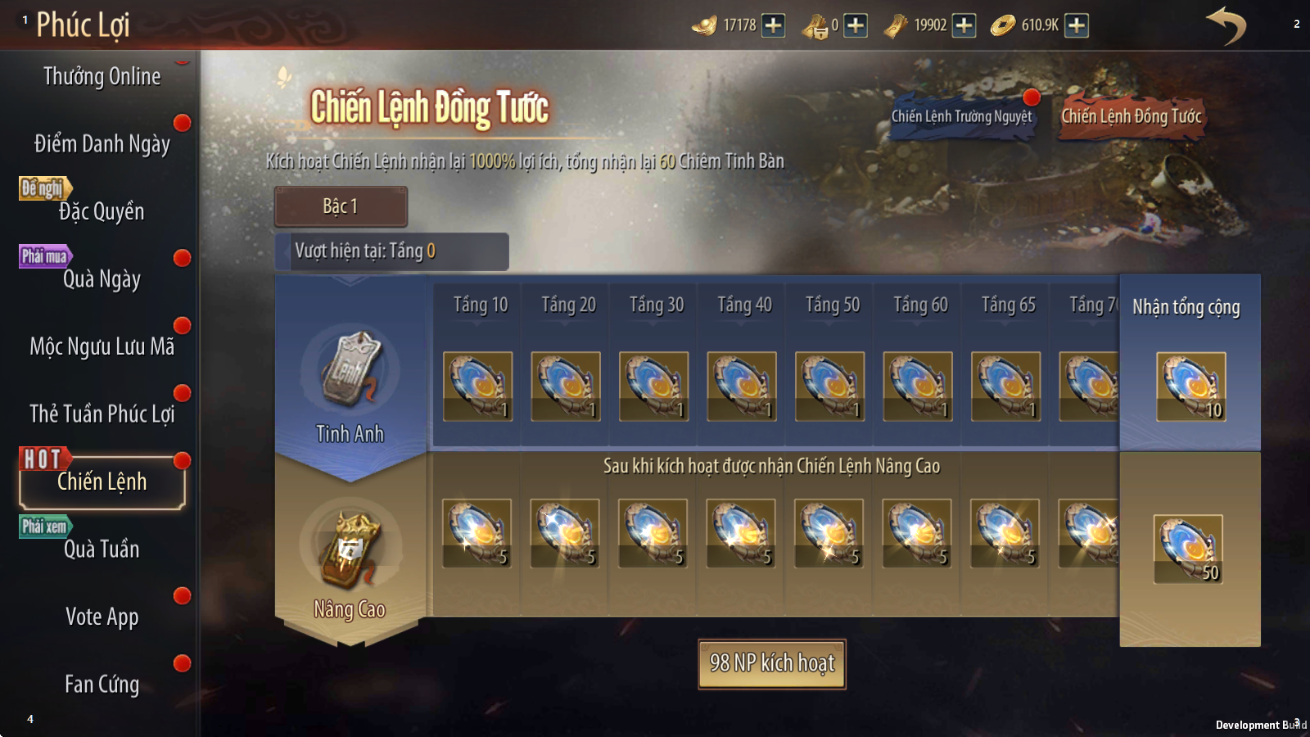This screenshot has width=1310, height=737.
Task: Activate the battle pass with 98 NP
Action: tap(772, 664)
